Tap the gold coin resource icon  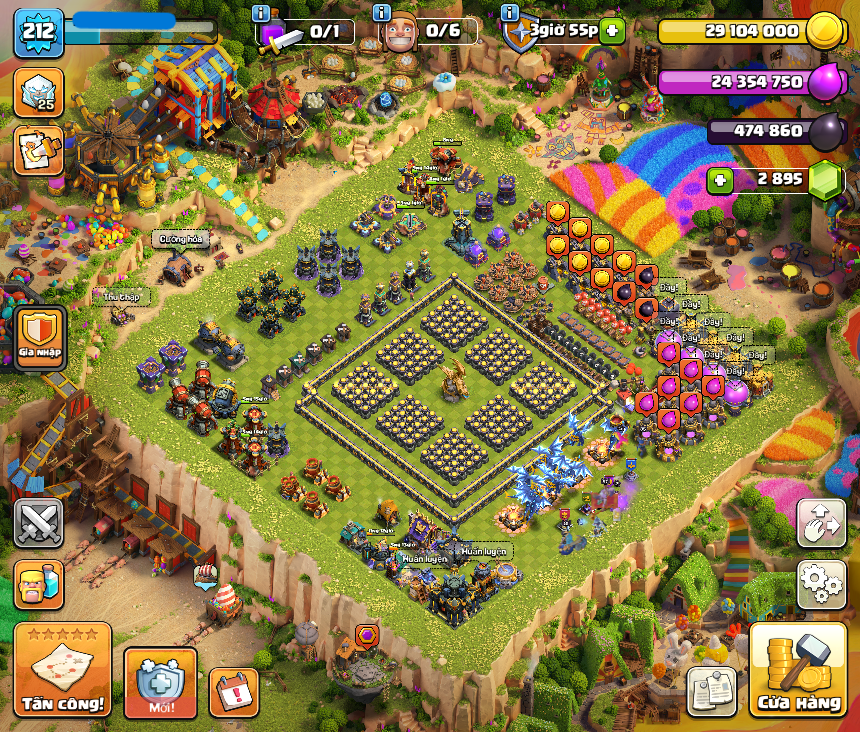pyautogui.click(x=823, y=31)
